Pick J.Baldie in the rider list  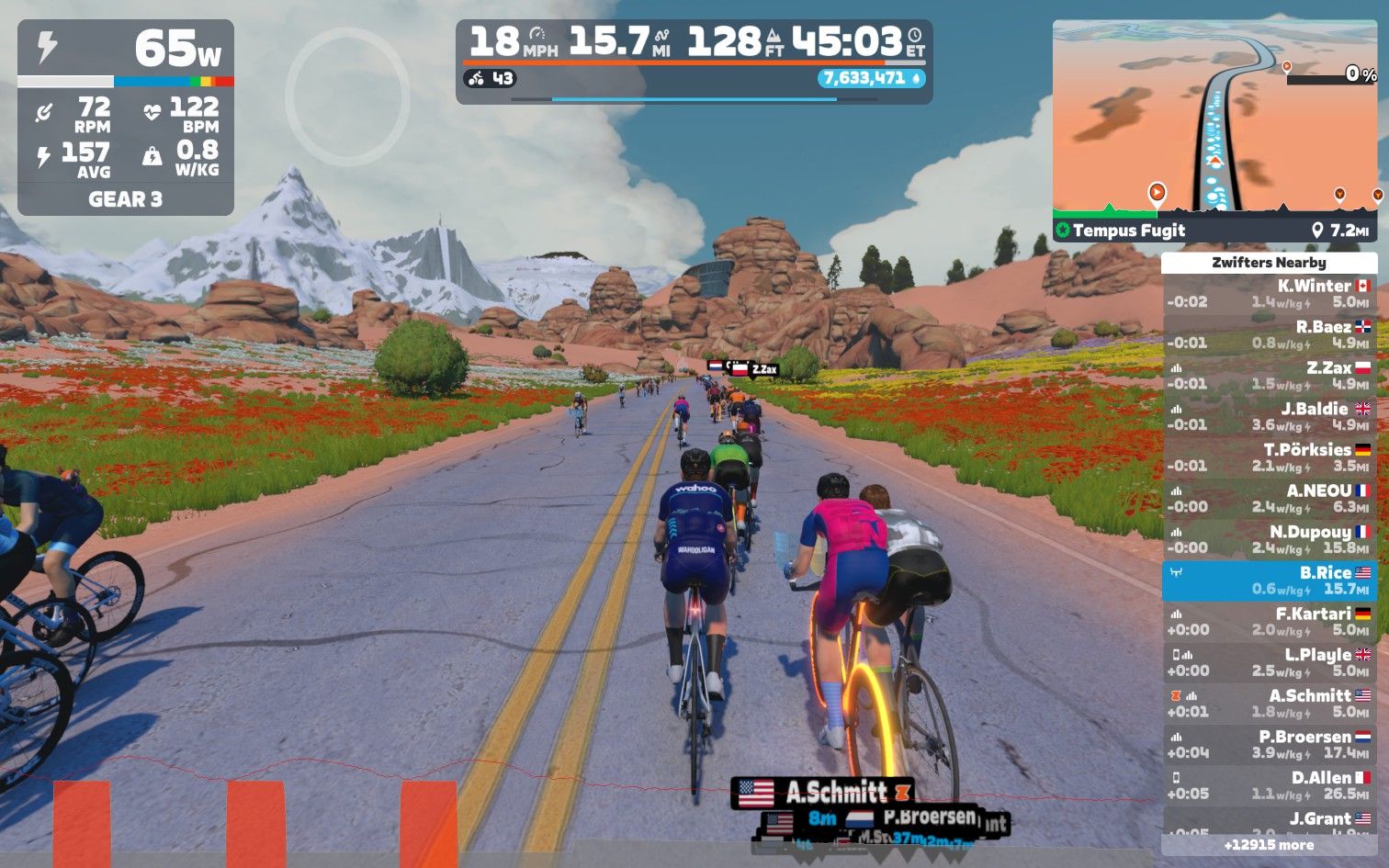click(1269, 417)
